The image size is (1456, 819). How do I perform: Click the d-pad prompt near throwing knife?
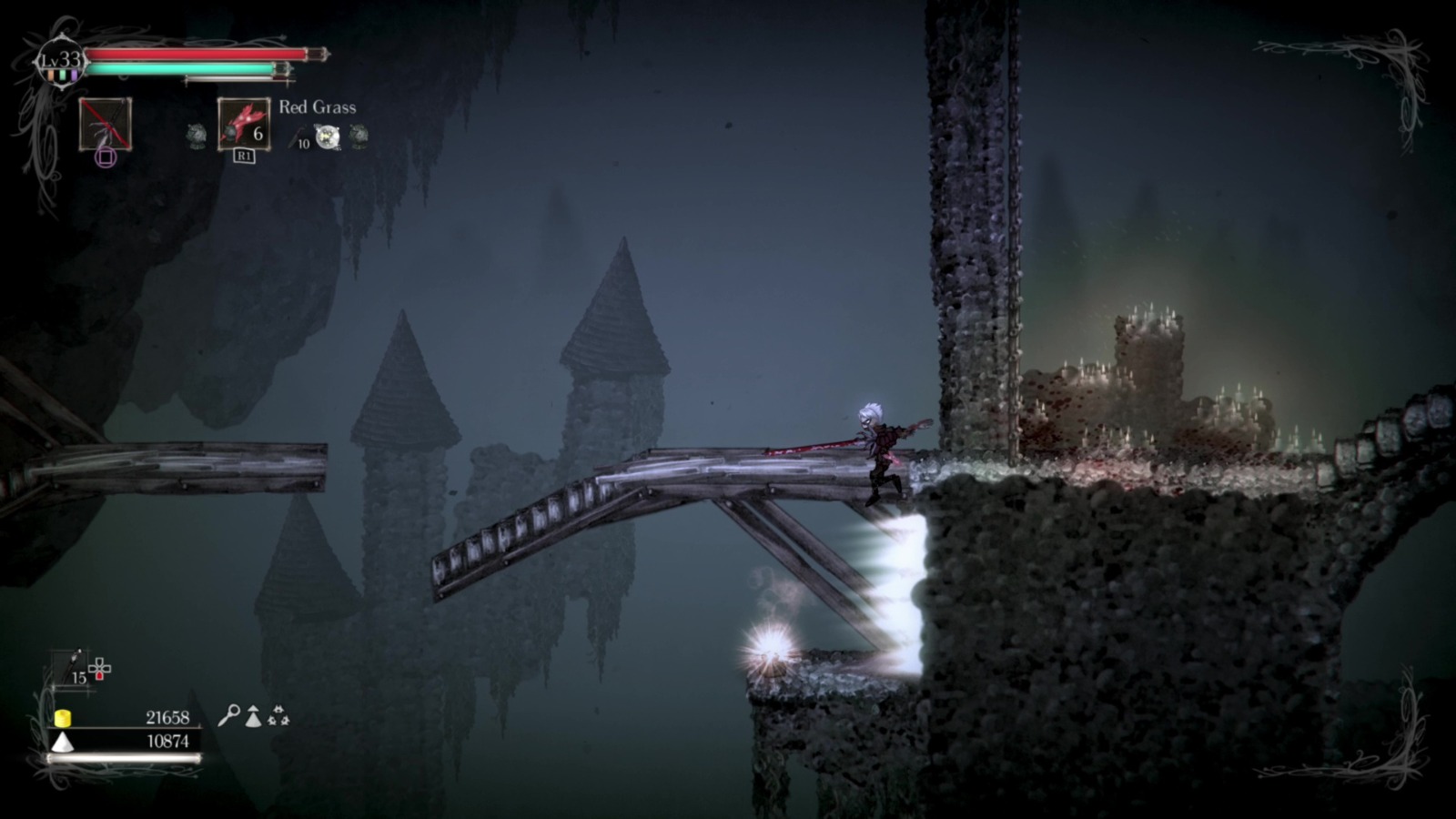[x=99, y=669]
